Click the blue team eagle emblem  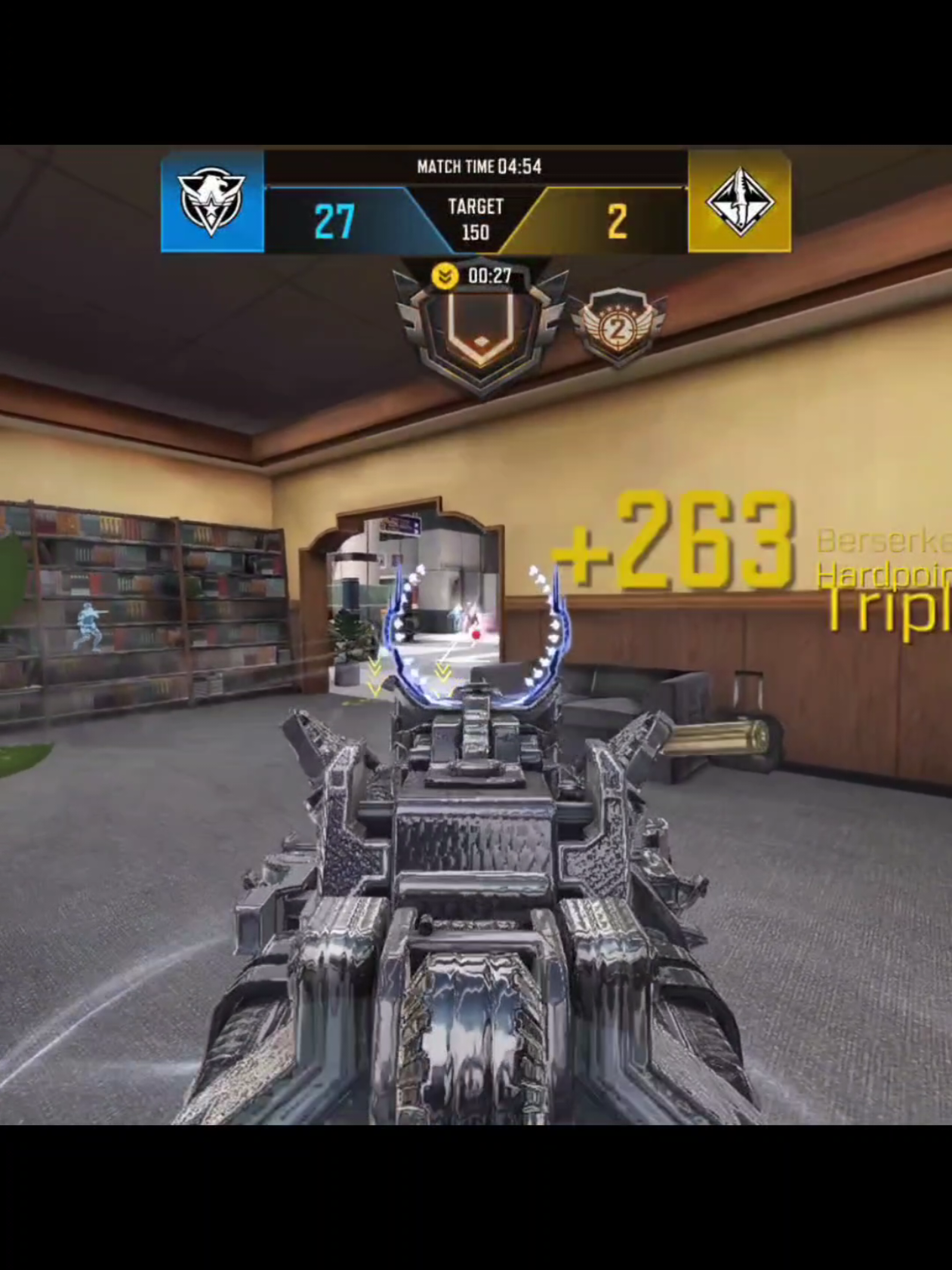coord(211,202)
